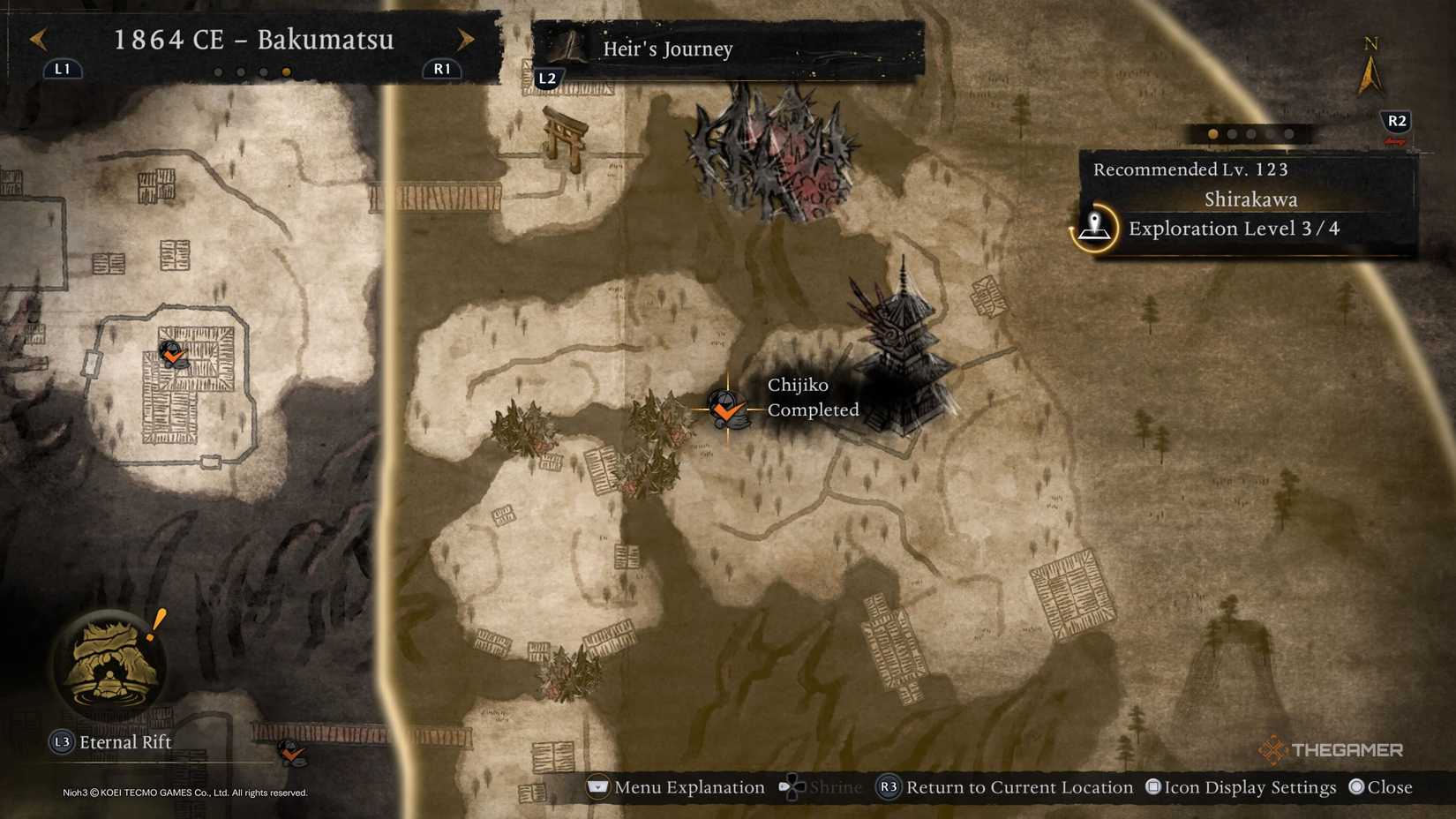Click the dark pagoda landmark near Chijiko
Image resolution: width=1456 pixels, height=819 pixels.
coord(900,344)
